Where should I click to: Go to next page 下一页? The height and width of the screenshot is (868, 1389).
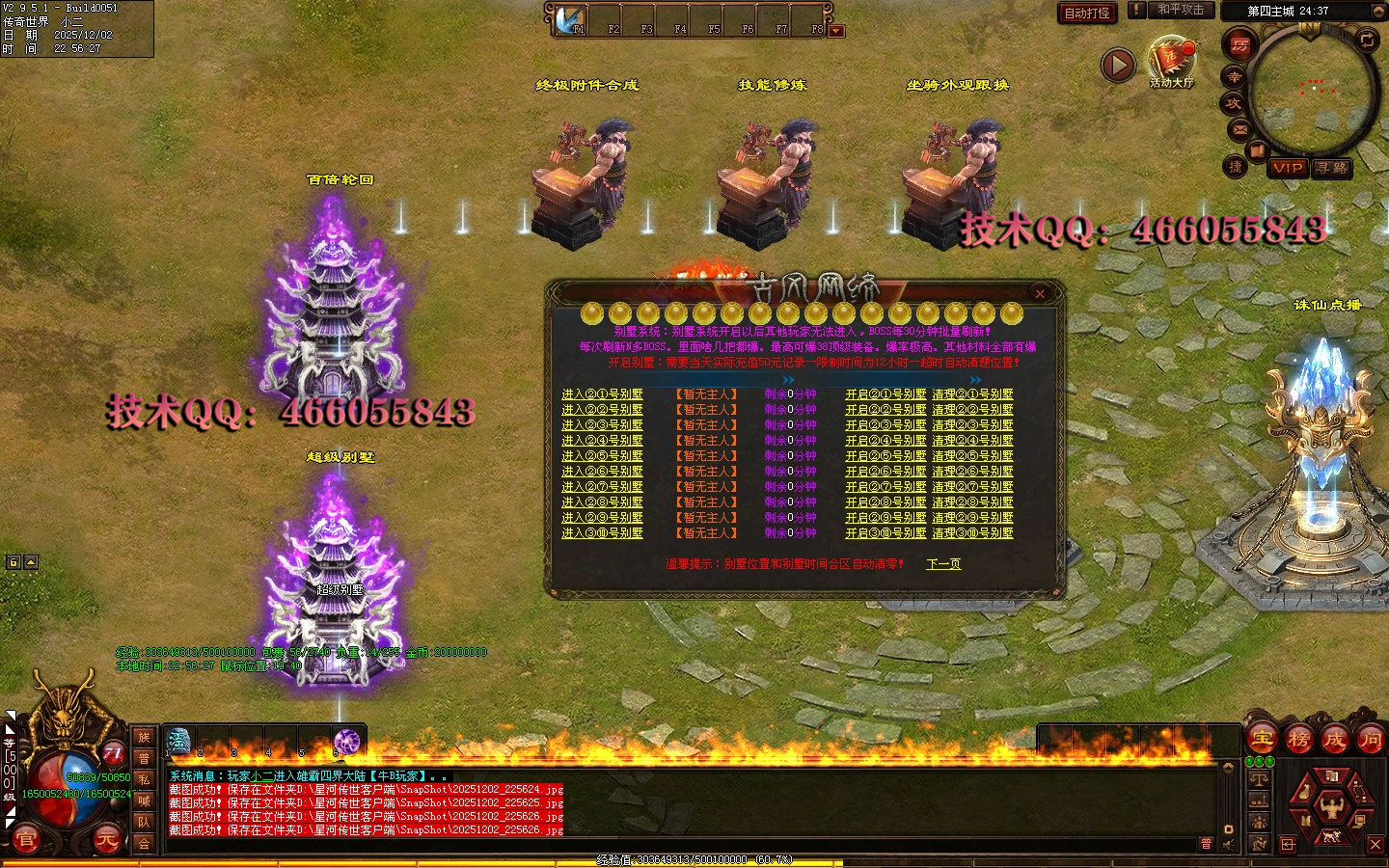click(x=943, y=564)
